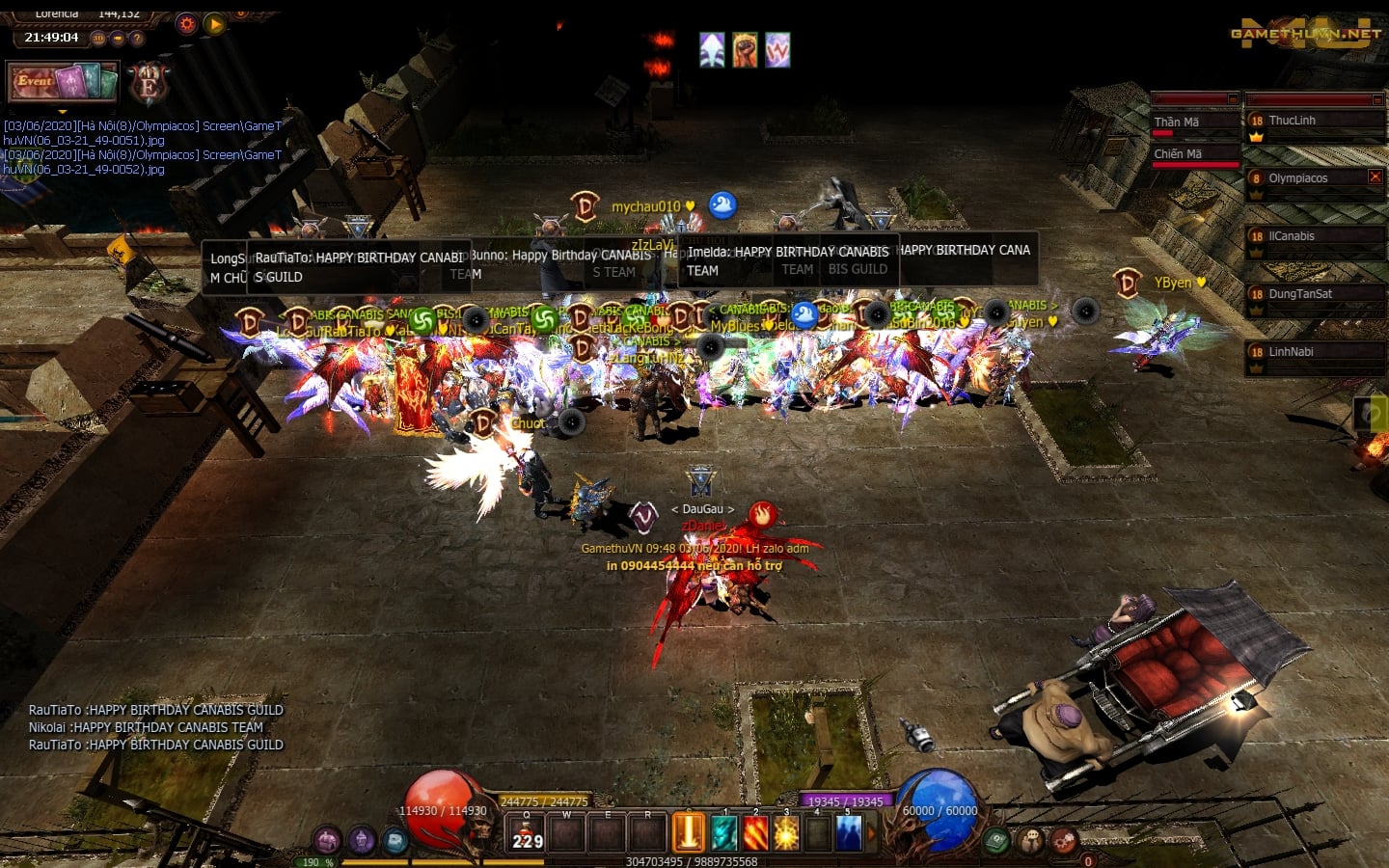Activate the blue silhouettes skill in slot 5
Viewport: 1389px width, 868px height.
[x=849, y=833]
